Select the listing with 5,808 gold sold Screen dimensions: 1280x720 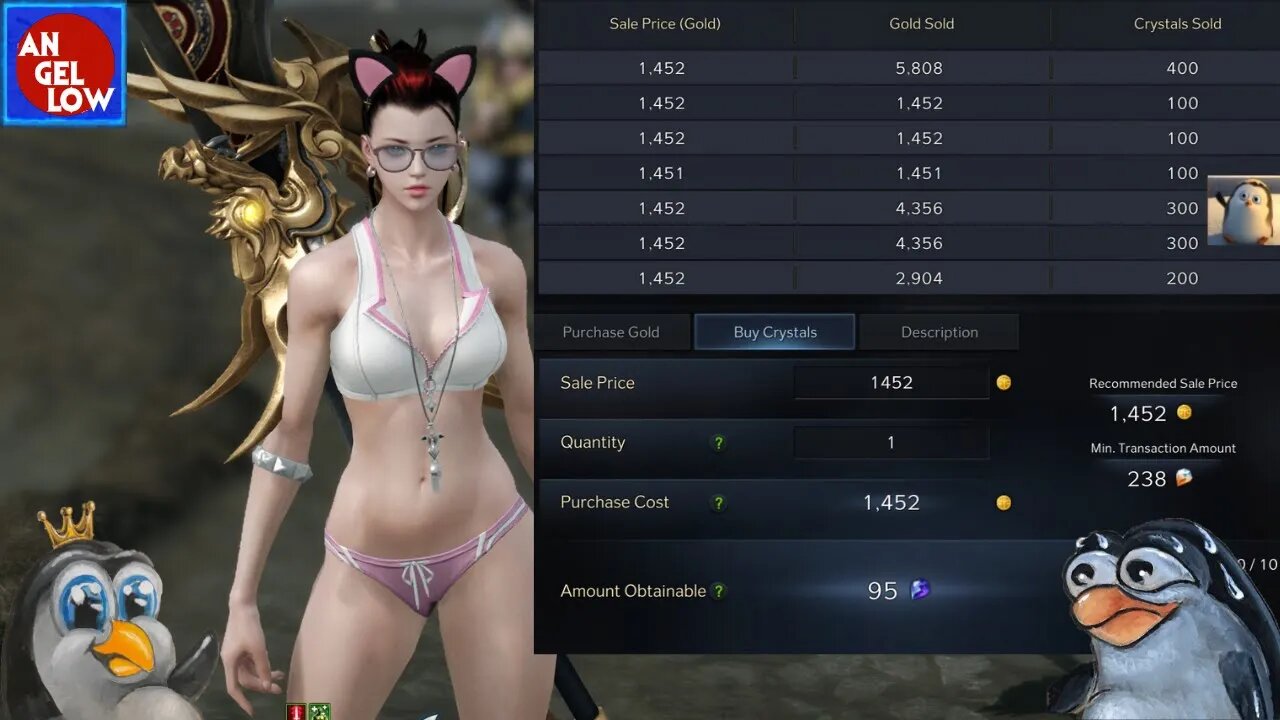tap(920, 68)
